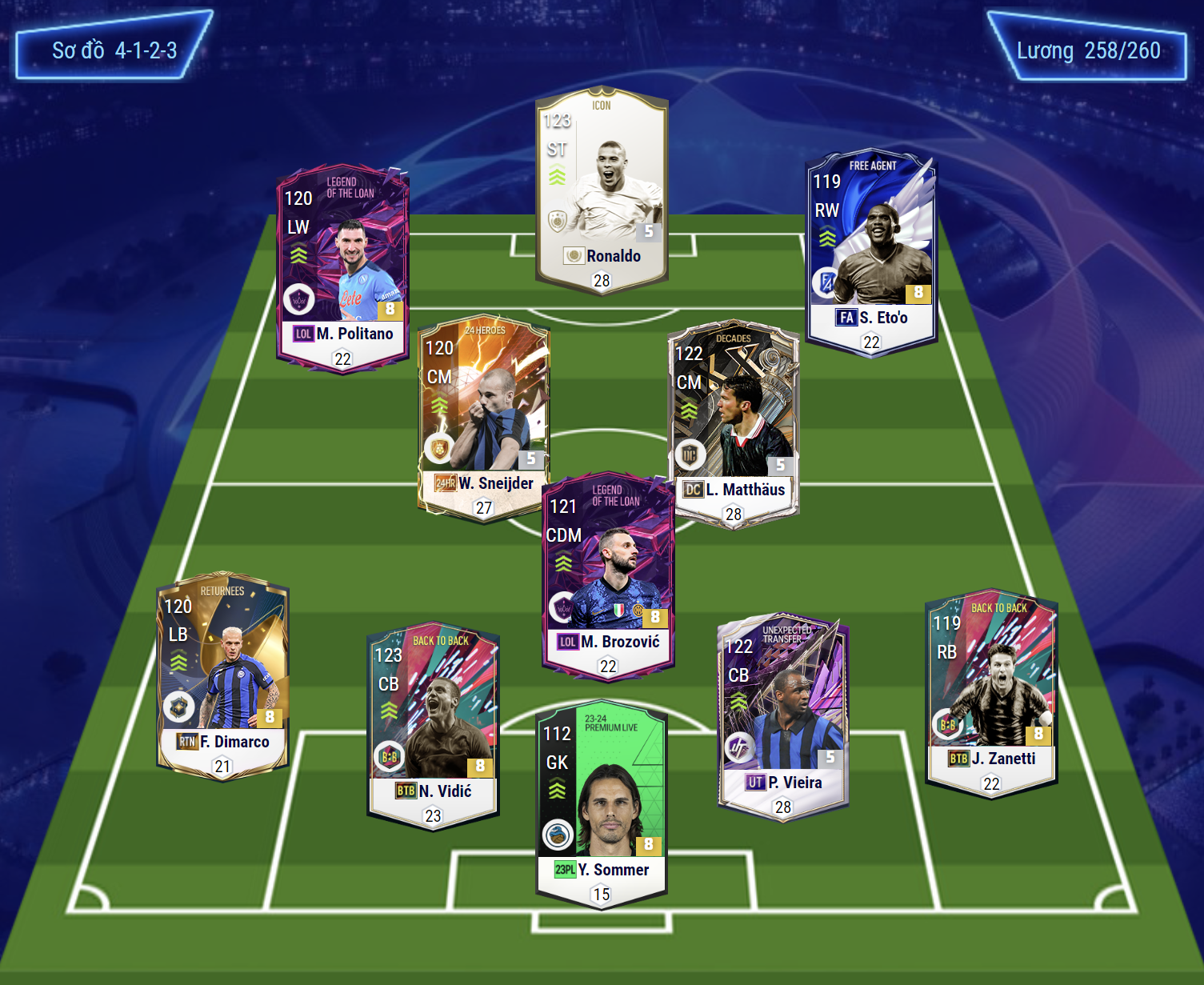Select N. Vidić centre back card
1204x985 pixels.
point(433,724)
